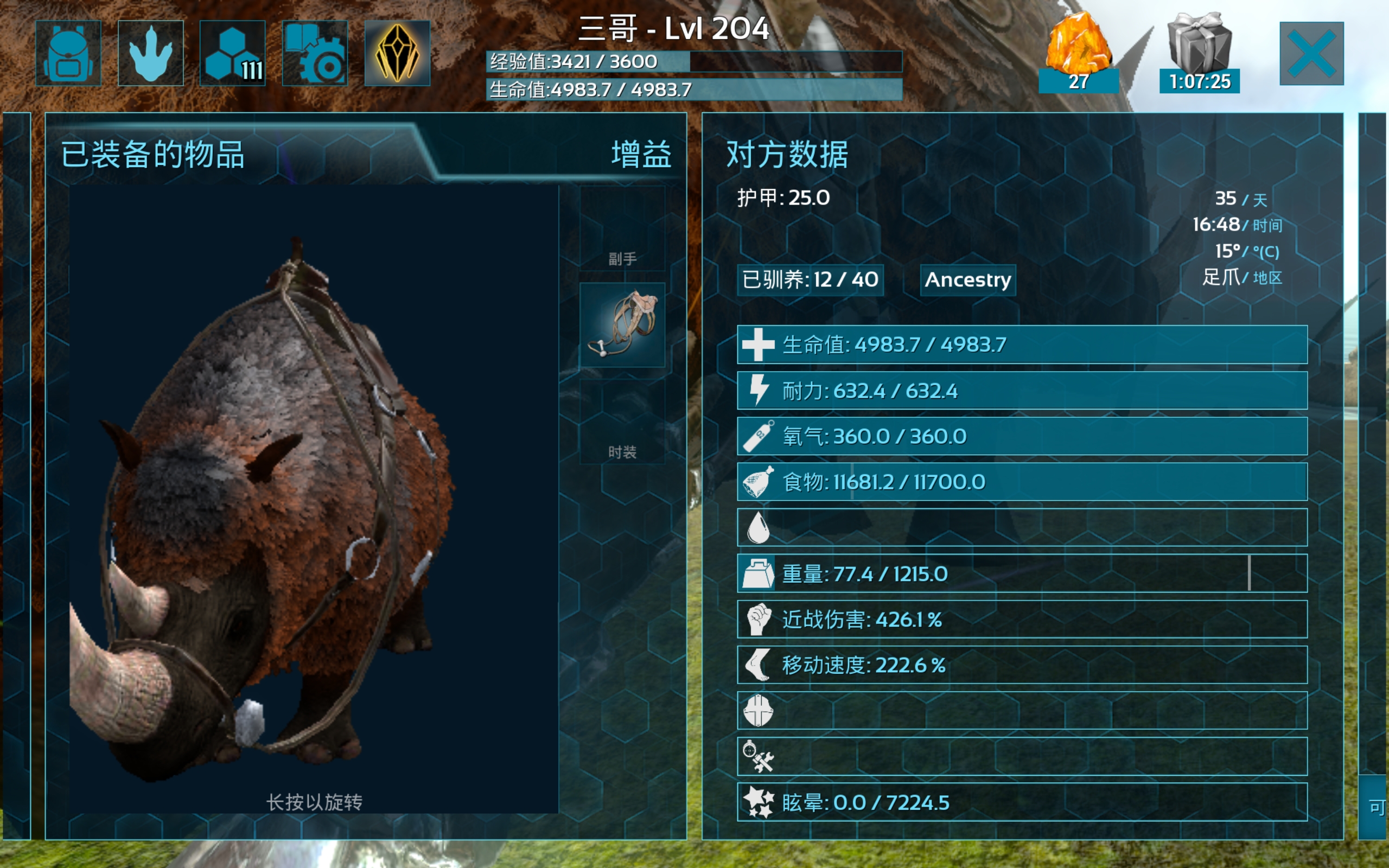This screenshot has height=868, width=1389.
Task: Open the hexagon engram tab
Action: click(232, 53)
